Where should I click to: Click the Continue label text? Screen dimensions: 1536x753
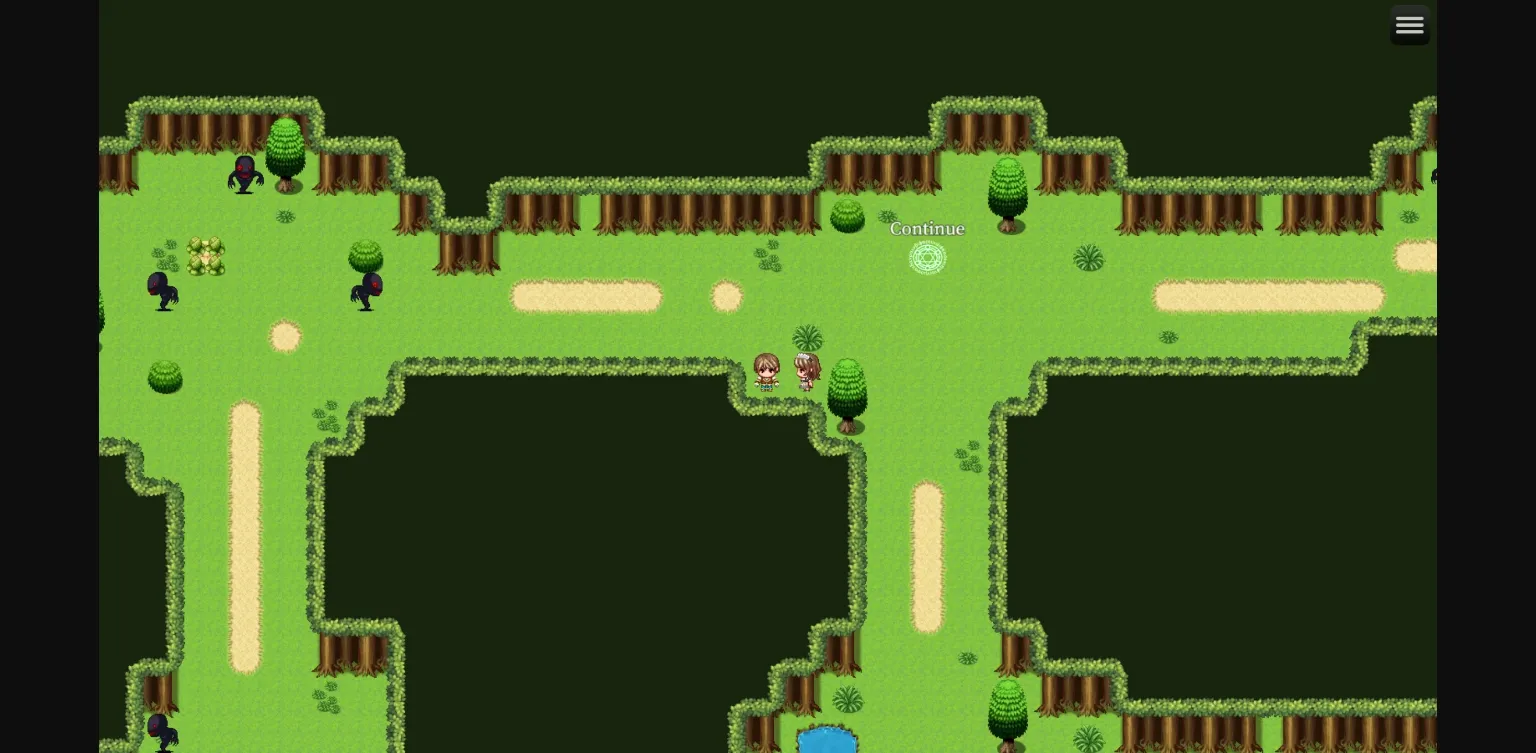(927, 229)
